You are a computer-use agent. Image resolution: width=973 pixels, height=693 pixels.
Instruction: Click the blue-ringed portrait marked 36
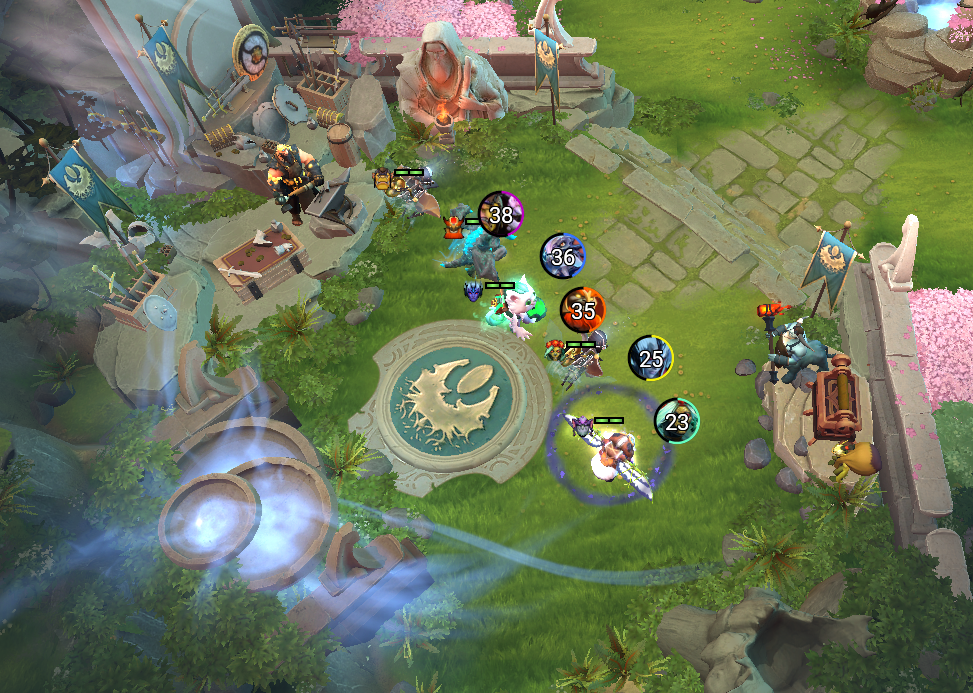(x=563, y=257)
